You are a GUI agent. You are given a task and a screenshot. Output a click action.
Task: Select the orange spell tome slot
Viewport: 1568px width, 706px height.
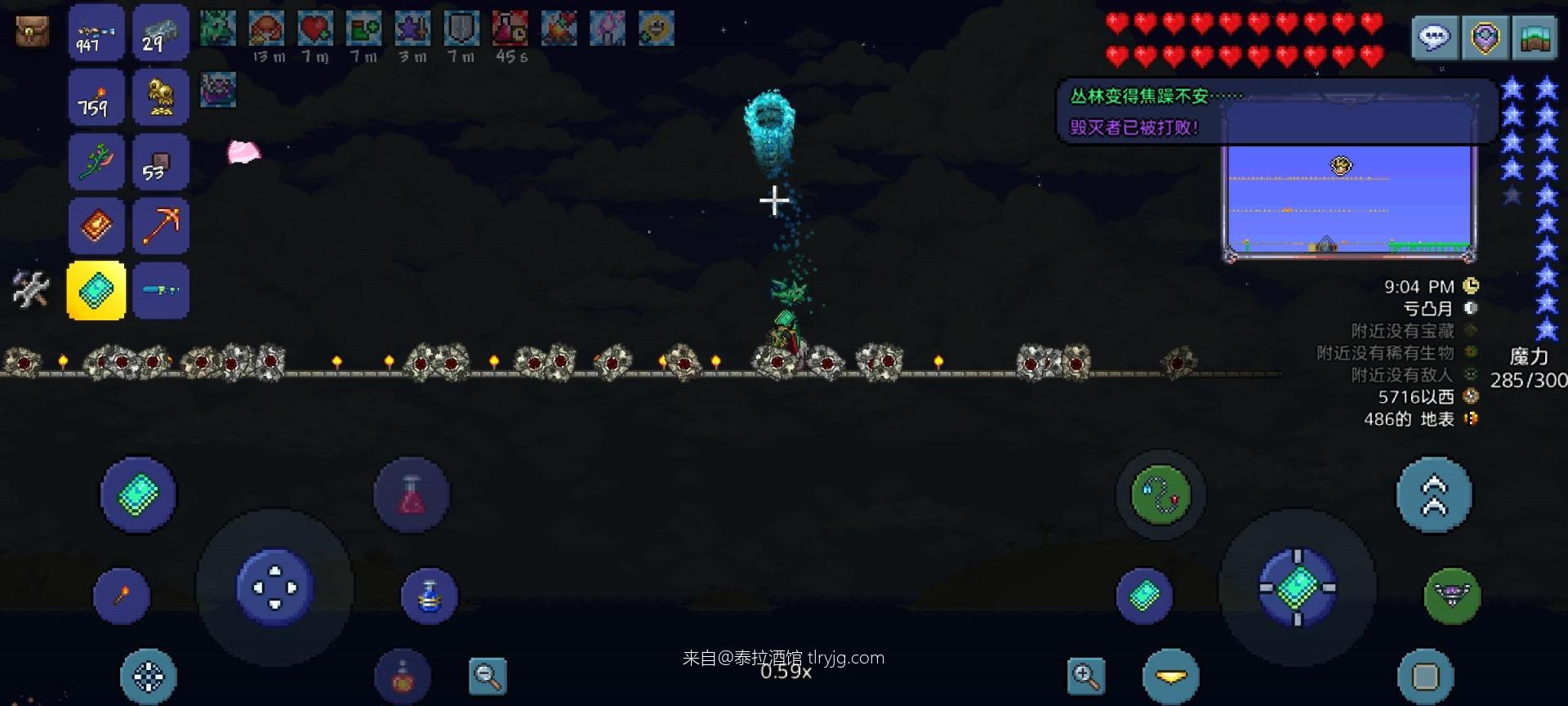click(96, 226)
